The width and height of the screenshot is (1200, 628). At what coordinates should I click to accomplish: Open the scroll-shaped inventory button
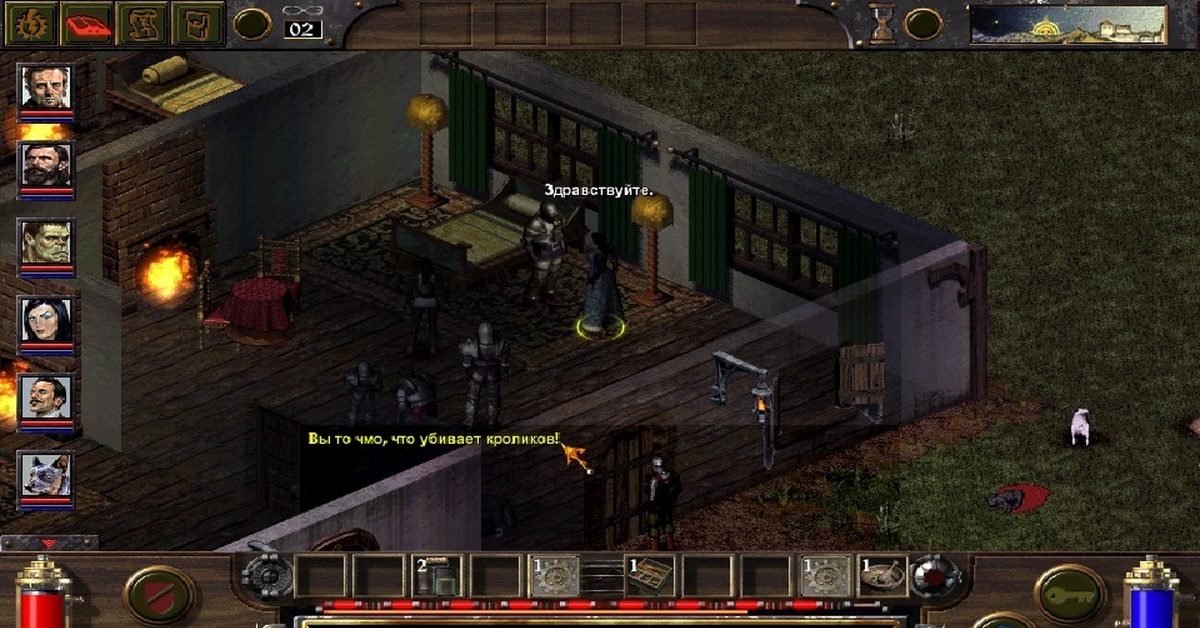click(197, 23)
